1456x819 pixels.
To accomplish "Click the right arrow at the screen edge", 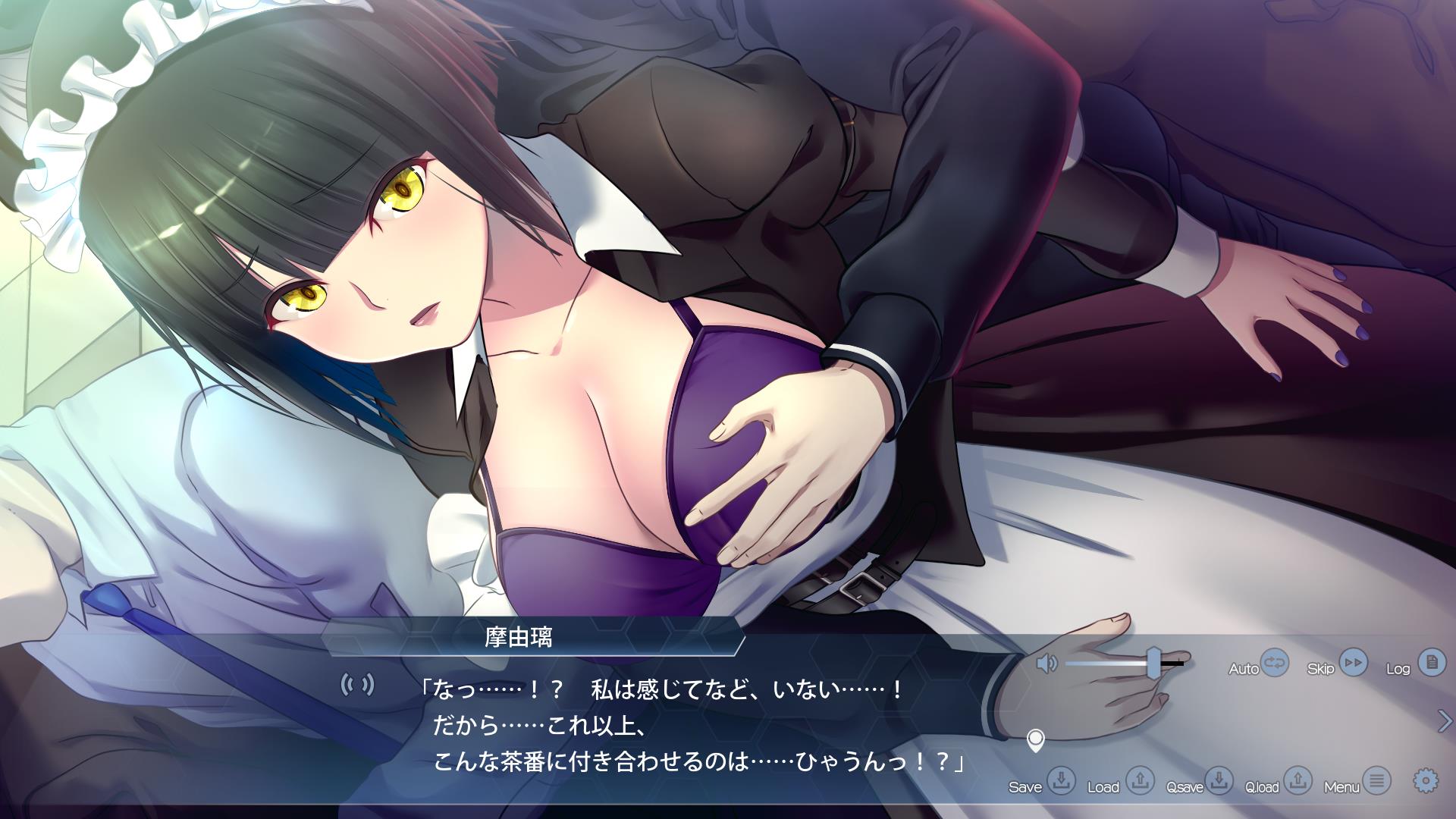I will [x=1444, y=721].
